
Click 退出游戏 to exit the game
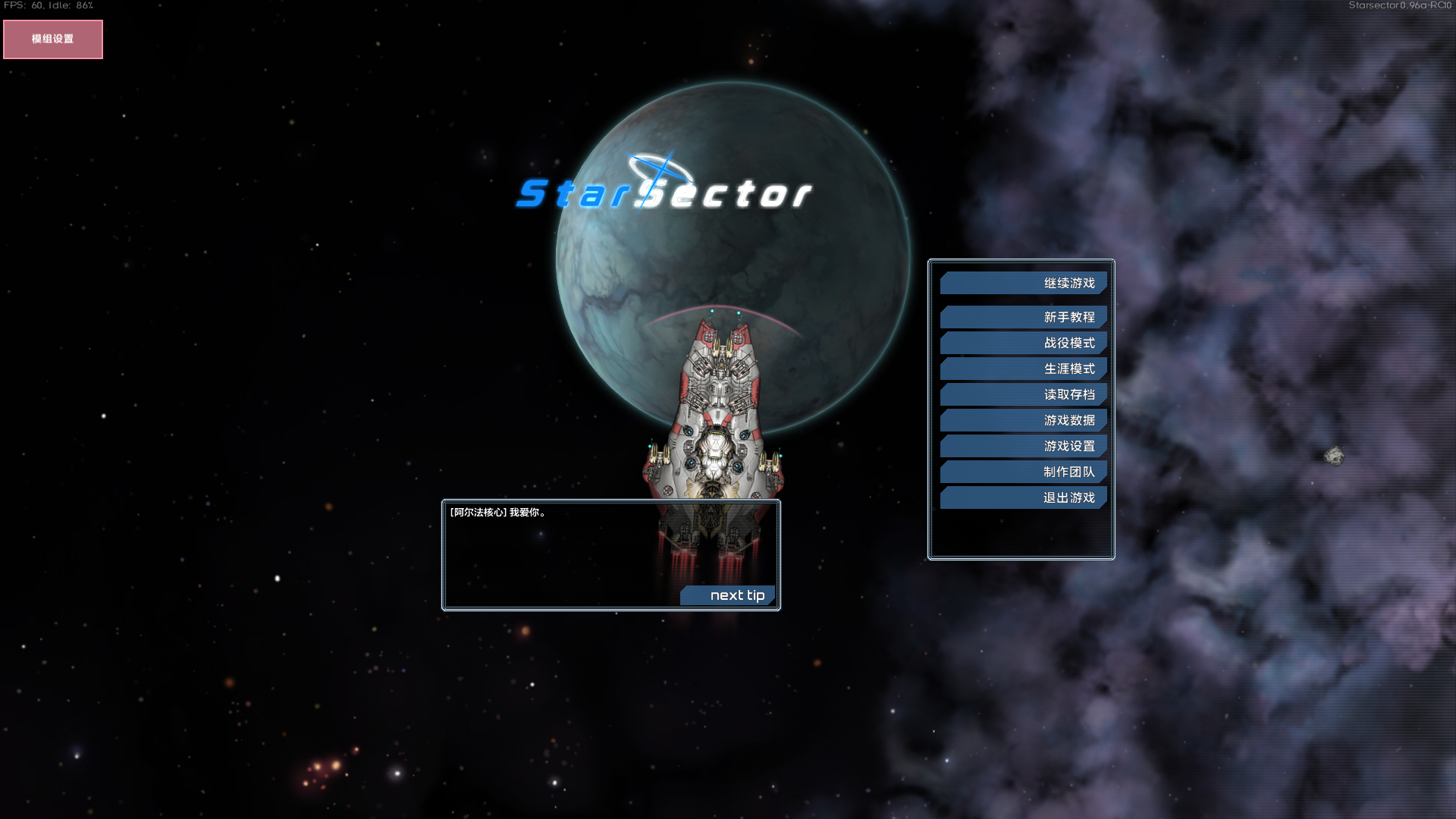(x=1023, y=497)
